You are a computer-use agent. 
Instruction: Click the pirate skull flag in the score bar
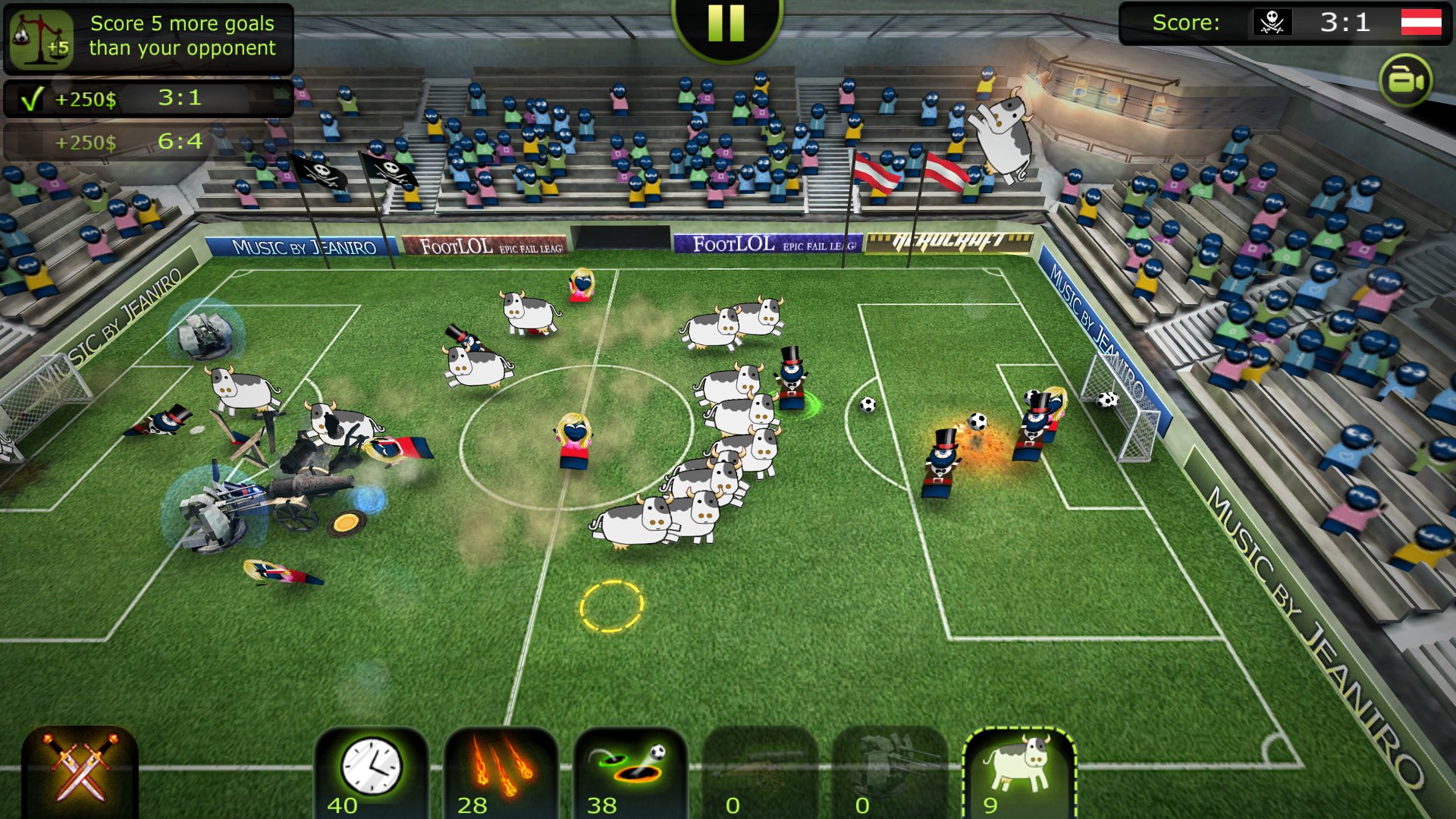[1273, 23]
